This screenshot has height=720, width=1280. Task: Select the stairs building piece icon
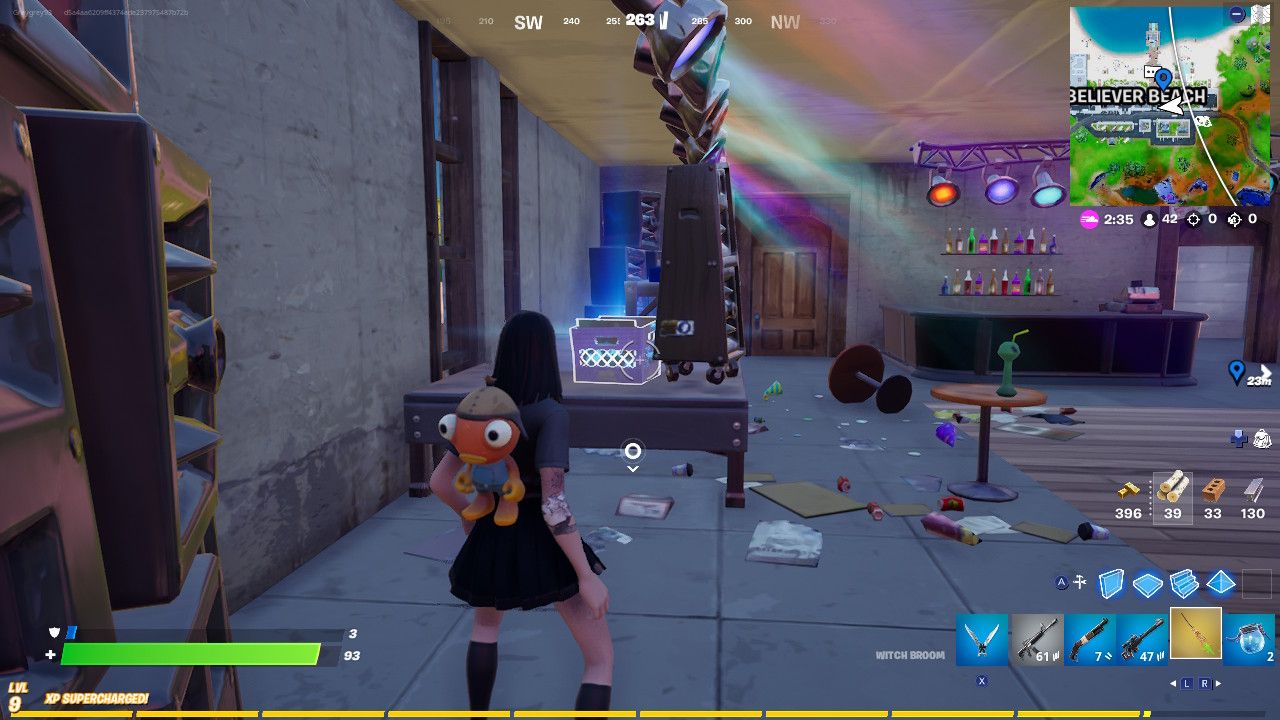pyautogui.click(x=1184, y=584)
